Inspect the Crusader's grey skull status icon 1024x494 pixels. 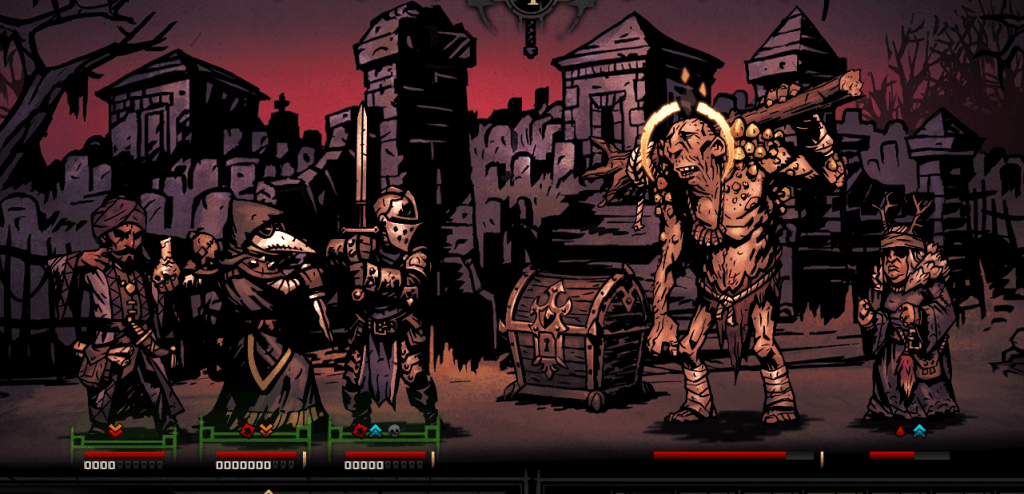point(393,430)
